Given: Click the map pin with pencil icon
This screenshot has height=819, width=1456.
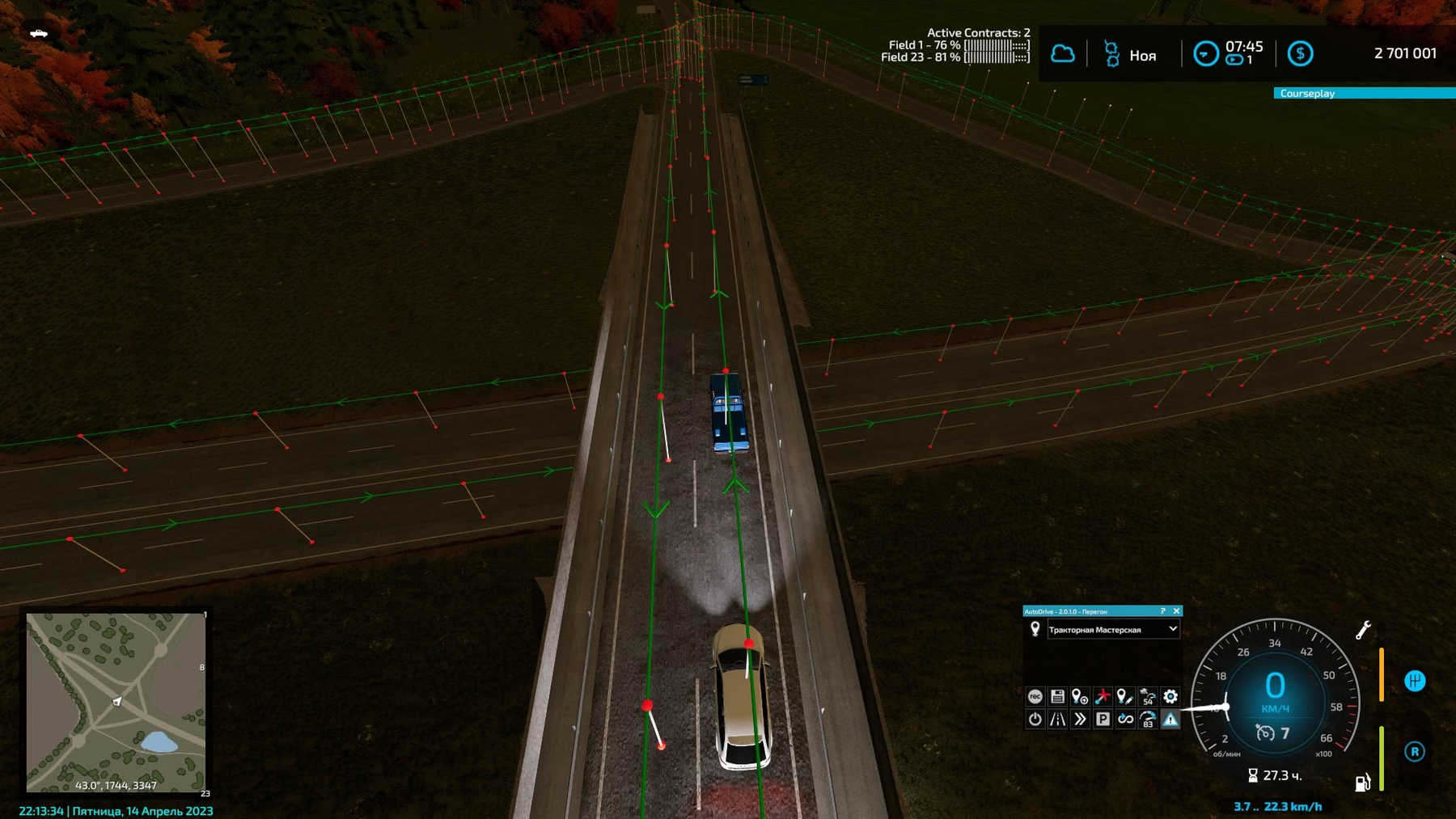Looking at the screenshot, I should point(1124,696).
